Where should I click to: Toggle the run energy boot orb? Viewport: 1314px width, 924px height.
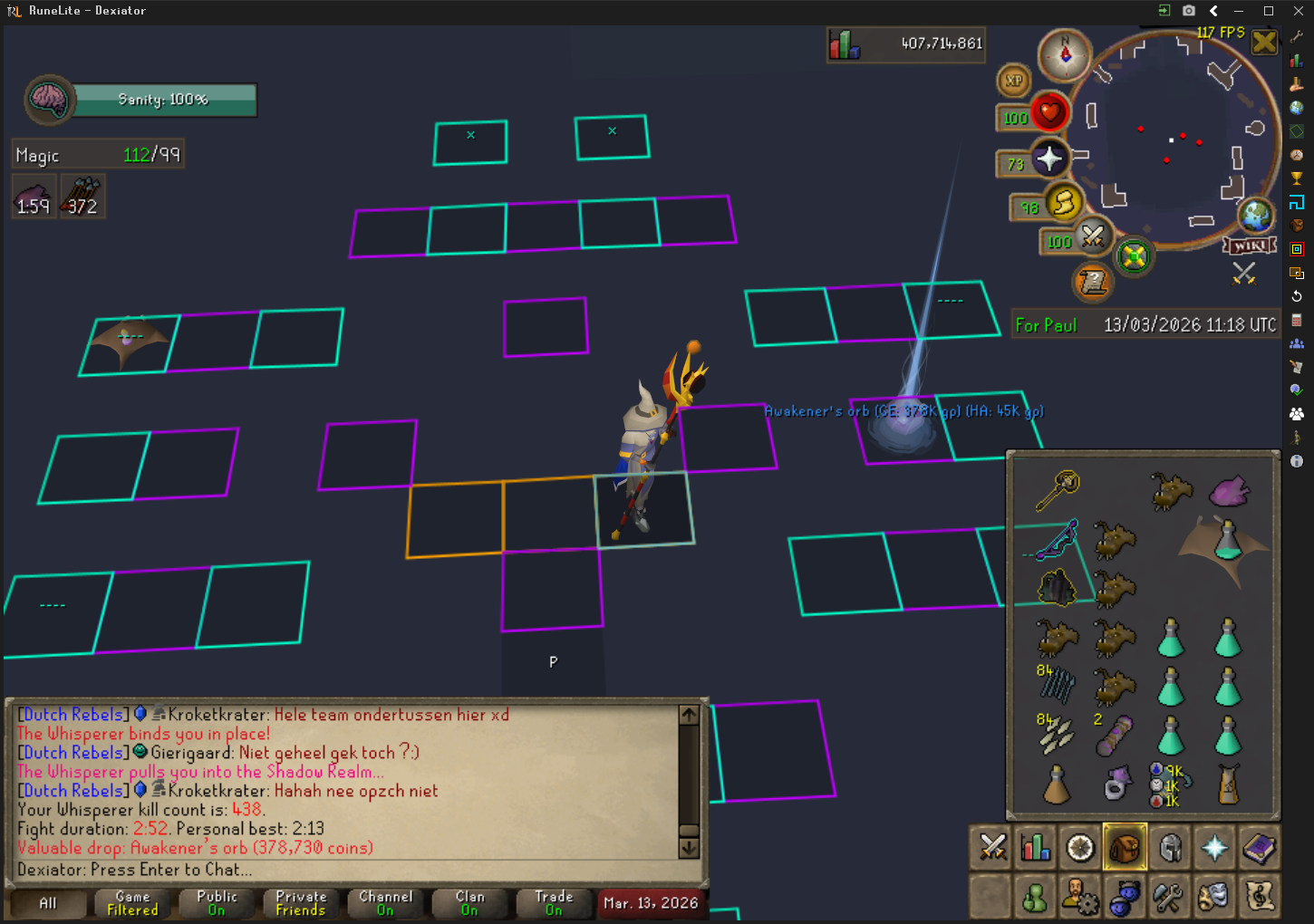pyautogui.click(x=1066, y=201)
